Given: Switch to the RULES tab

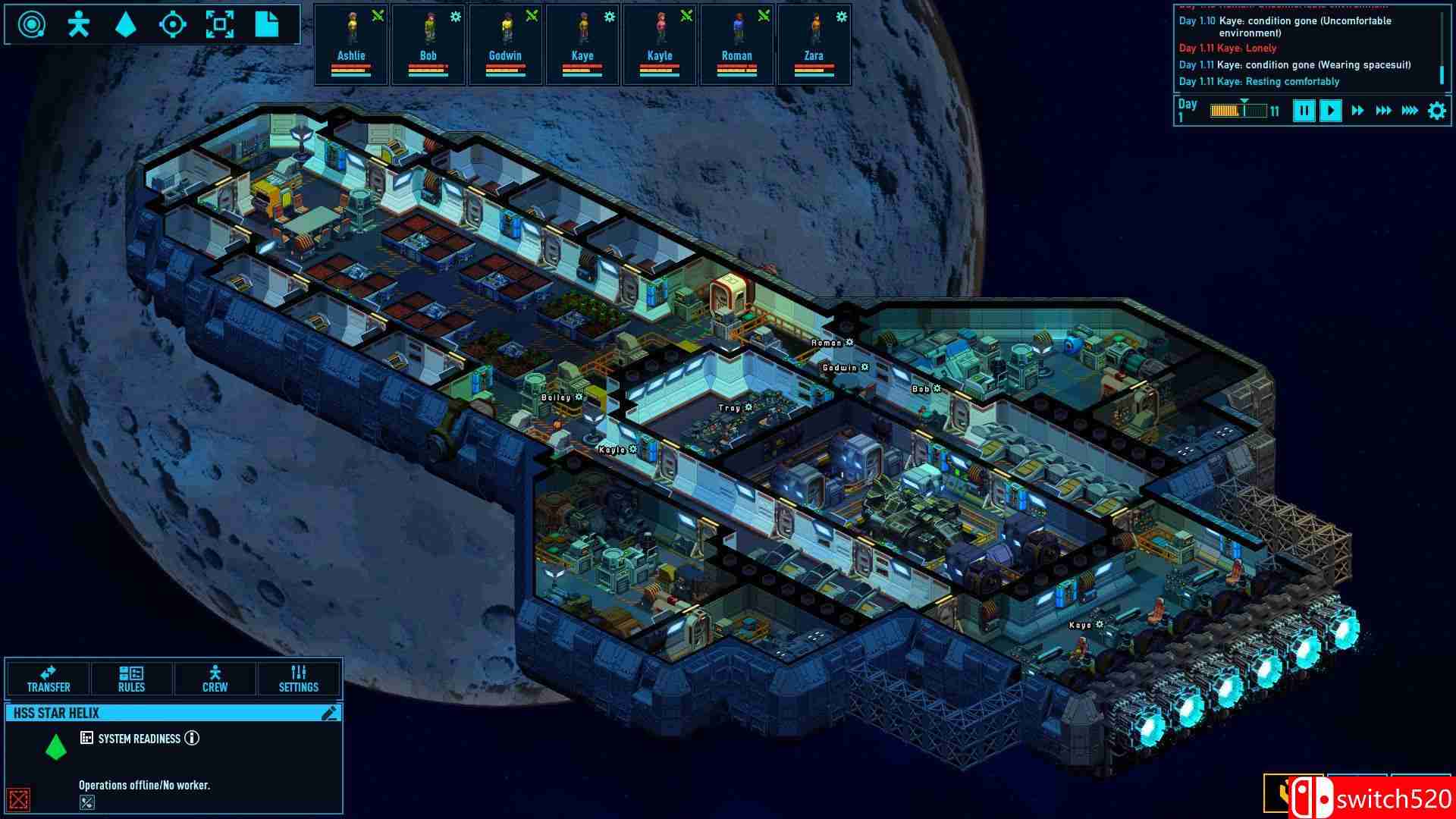Looking at the screenshot, I should 132,679.
